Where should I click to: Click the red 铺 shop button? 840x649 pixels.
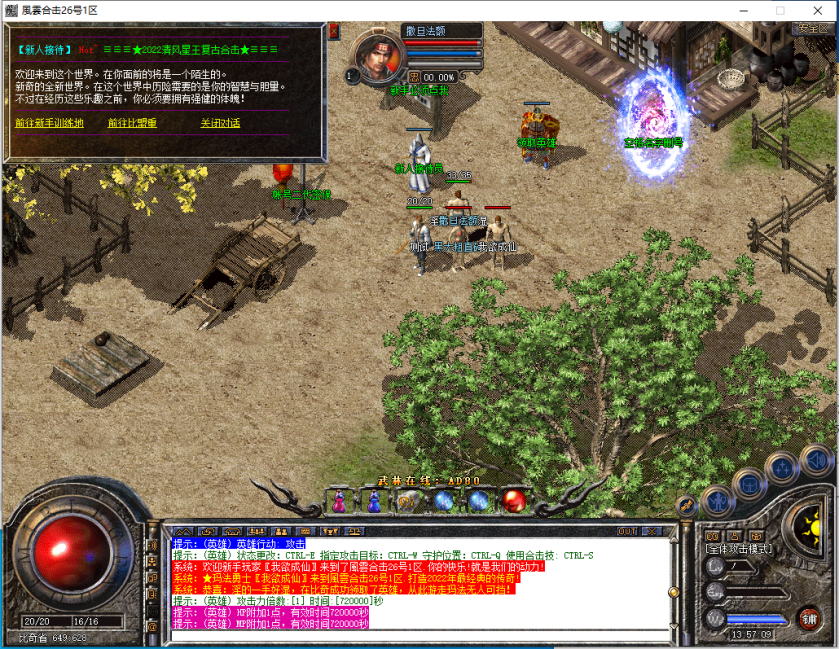point(808,617)
